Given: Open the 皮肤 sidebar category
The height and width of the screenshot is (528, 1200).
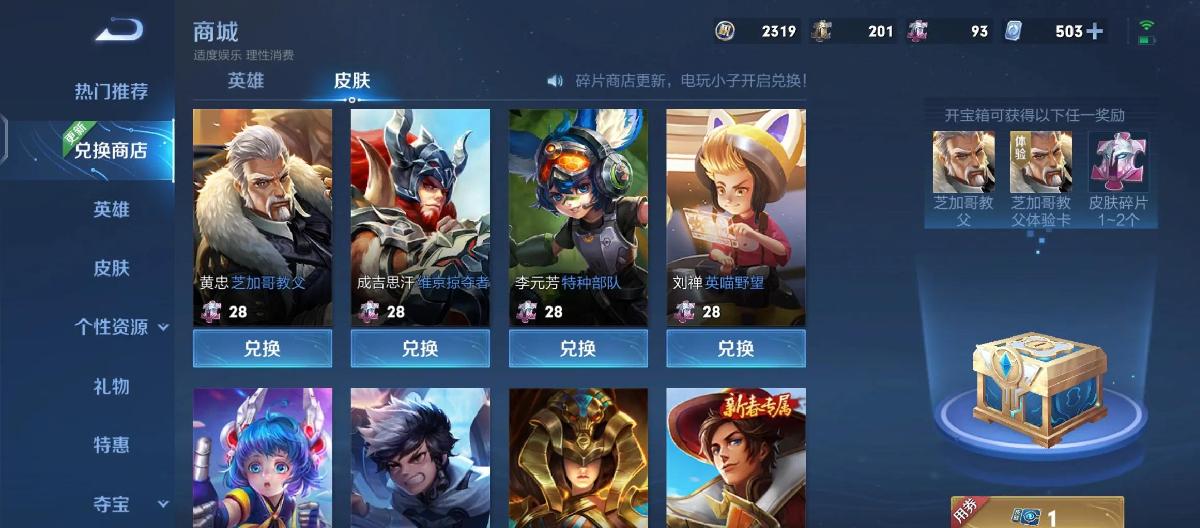Looking at the screenshot, I should [x=111, y=268].
